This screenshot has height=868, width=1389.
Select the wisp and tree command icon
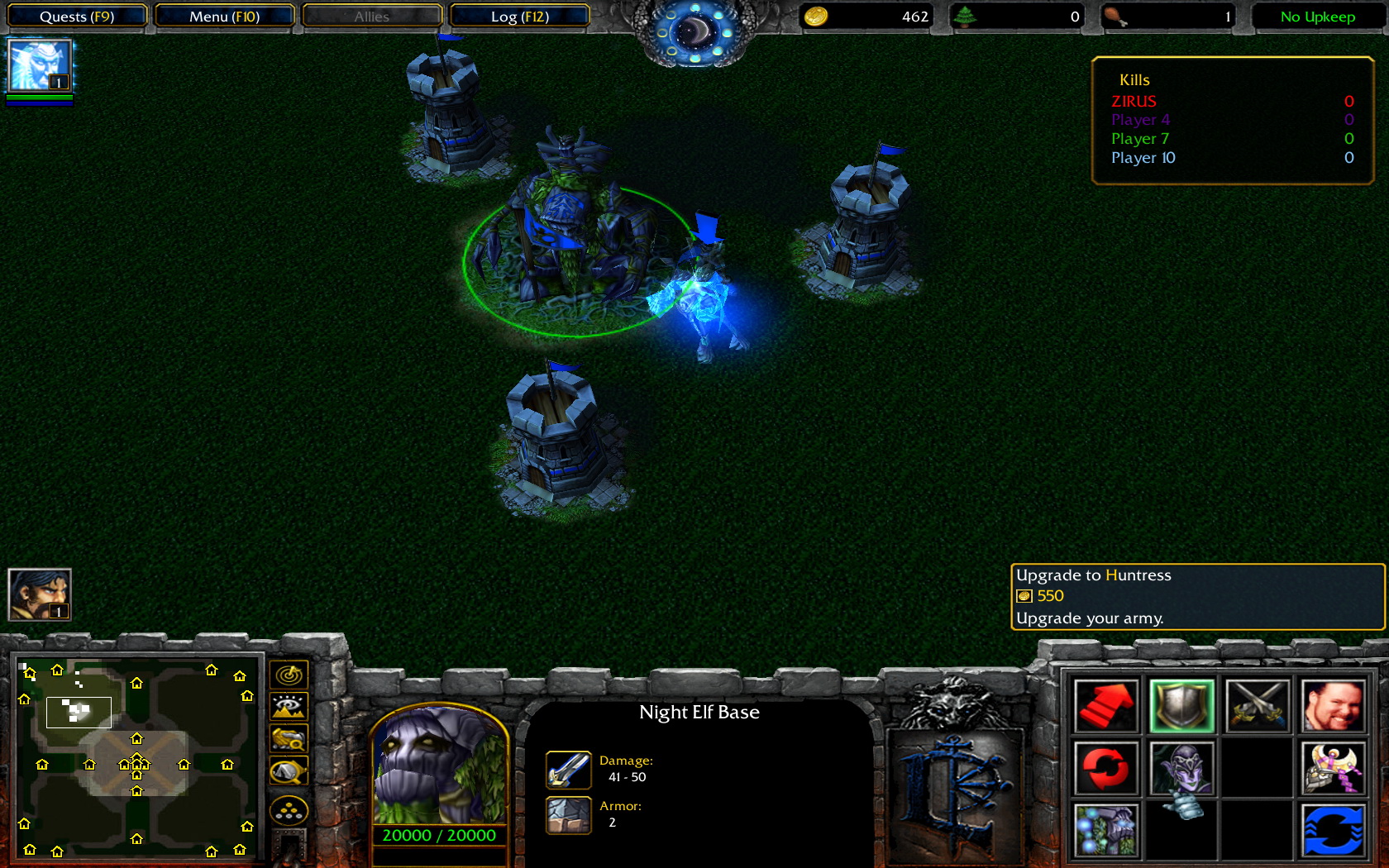(1106, 829)
